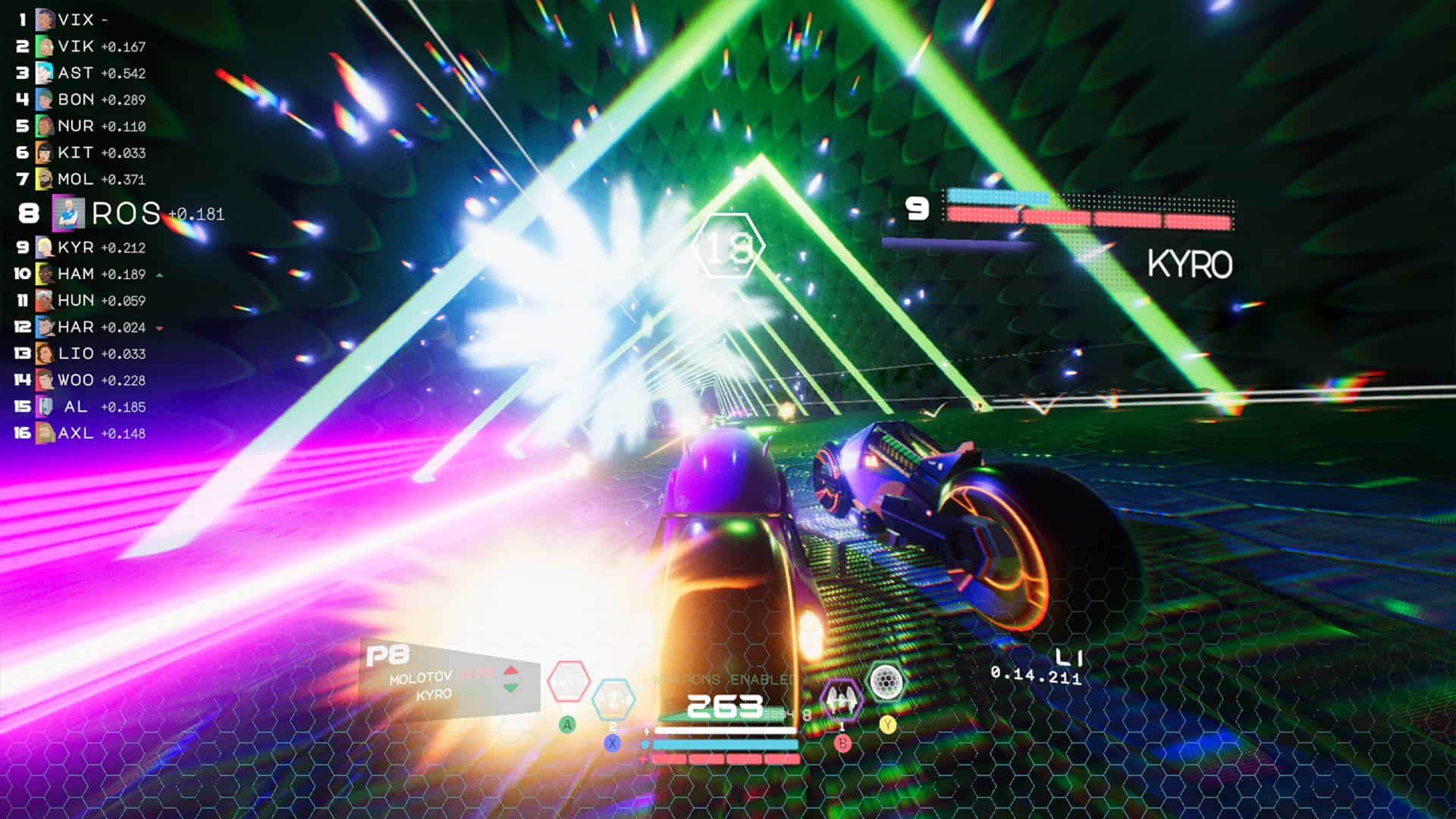This screenshot has width=1456, height=819.
Task: Click the green down-chevron beside KYRO
Action: pyautogui.click(x=510, y=689)
